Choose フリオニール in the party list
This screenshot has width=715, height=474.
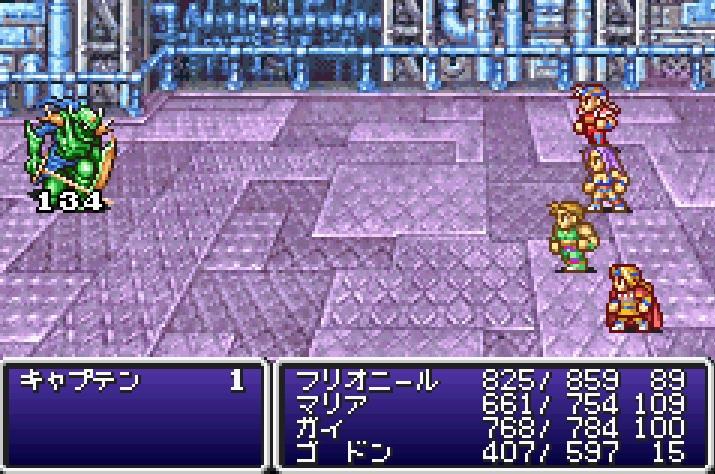[x=367, y=381]
